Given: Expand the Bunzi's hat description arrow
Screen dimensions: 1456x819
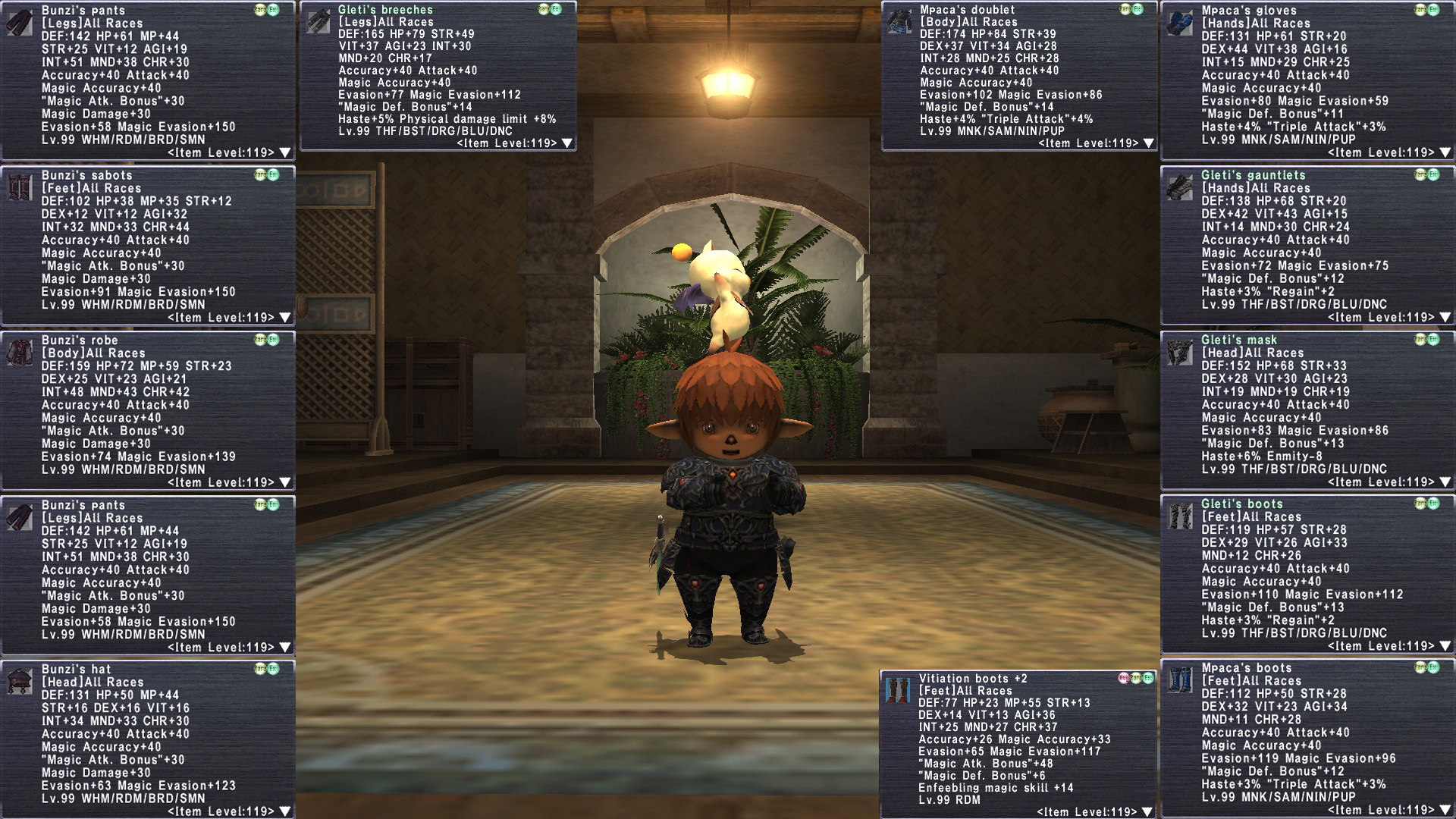Looking at the screenshot, I should click(285, 811).
